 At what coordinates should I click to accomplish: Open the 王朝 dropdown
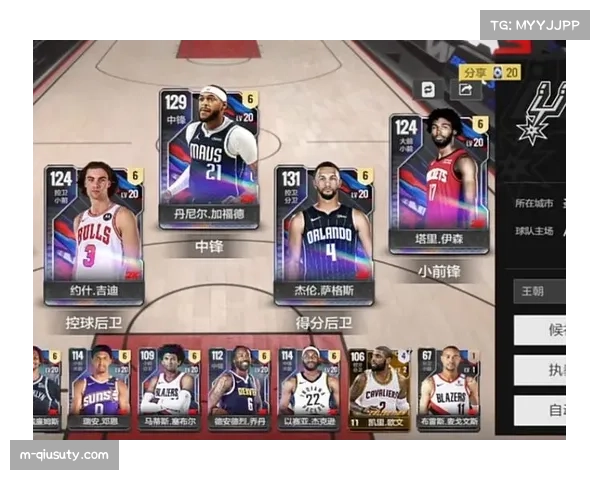[x=540, y=292]
